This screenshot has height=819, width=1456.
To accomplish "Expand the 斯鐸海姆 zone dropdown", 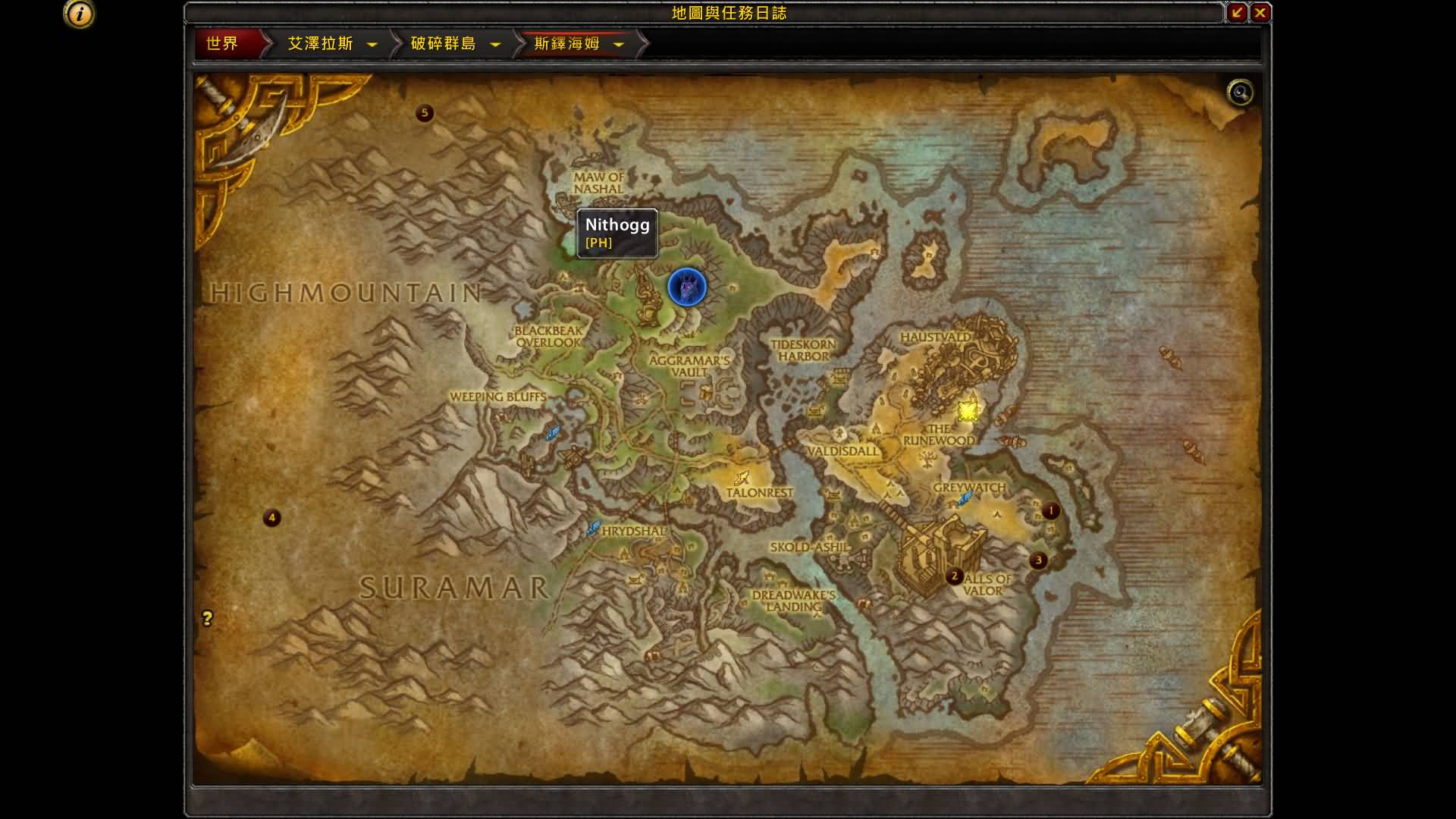I will [619, 44].
